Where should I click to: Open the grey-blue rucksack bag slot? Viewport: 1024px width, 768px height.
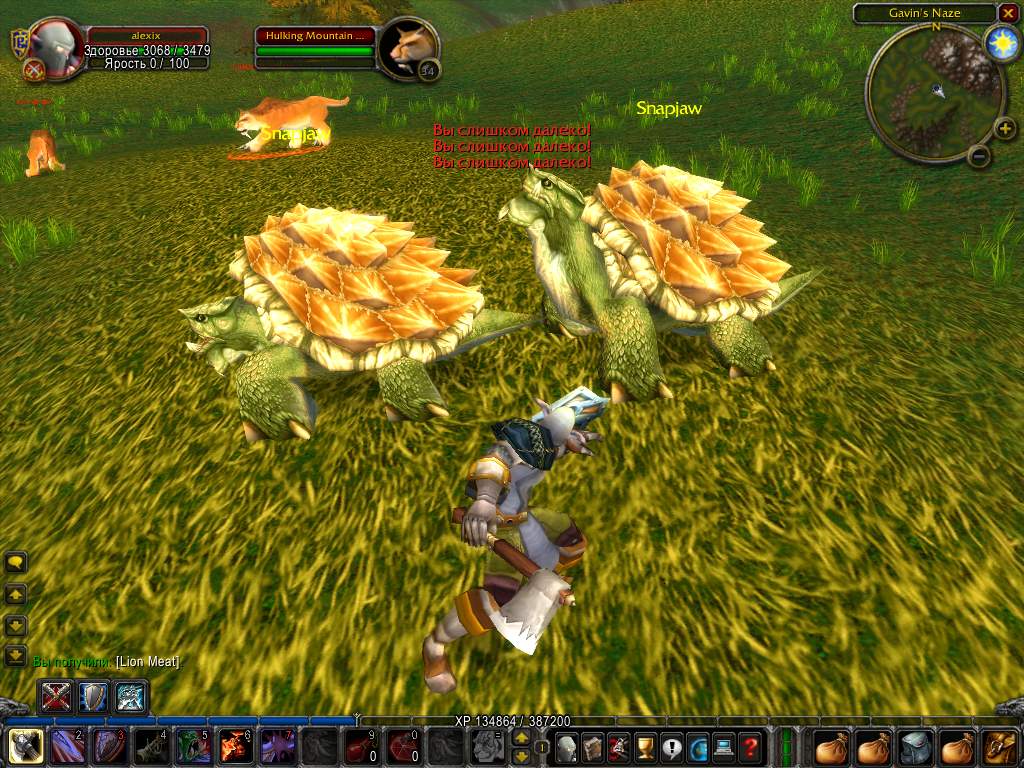915,746
